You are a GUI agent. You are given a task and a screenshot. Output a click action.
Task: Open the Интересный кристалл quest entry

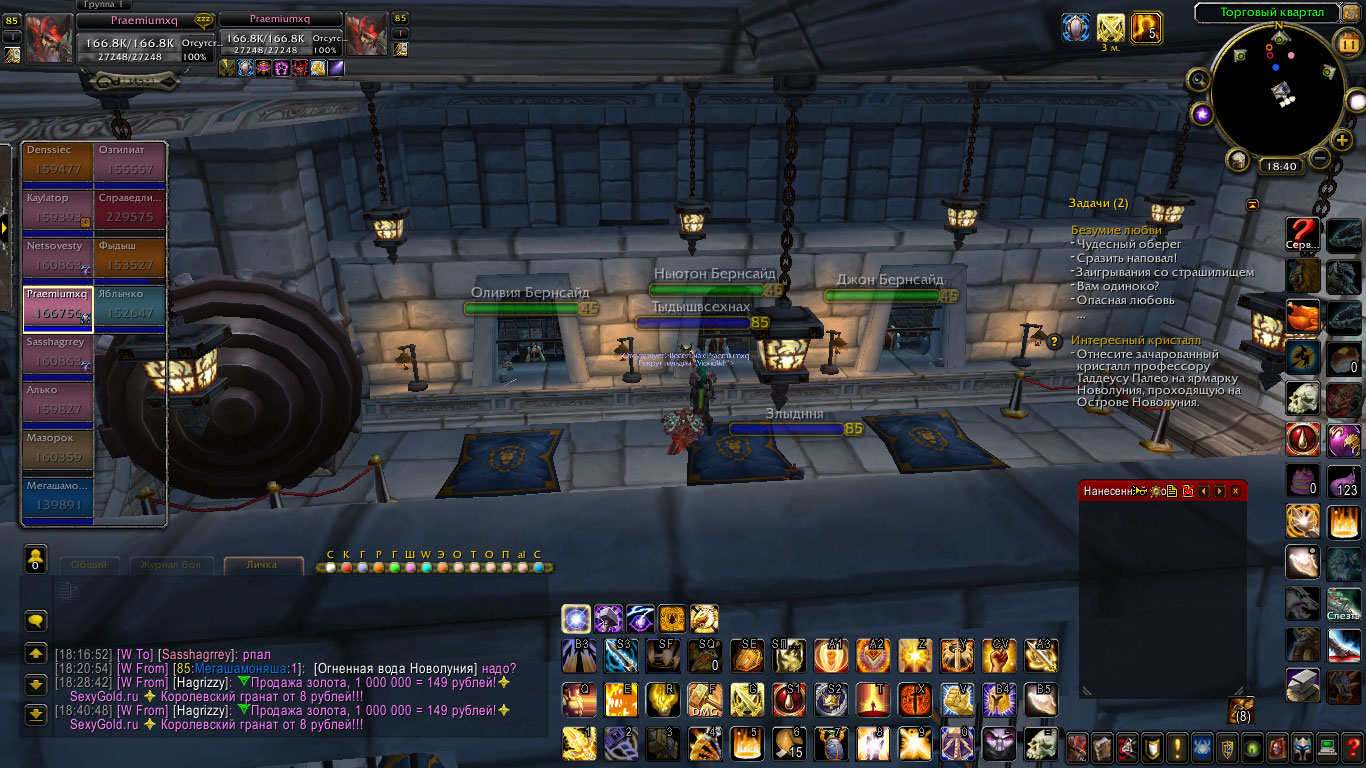coord(1122,340)
